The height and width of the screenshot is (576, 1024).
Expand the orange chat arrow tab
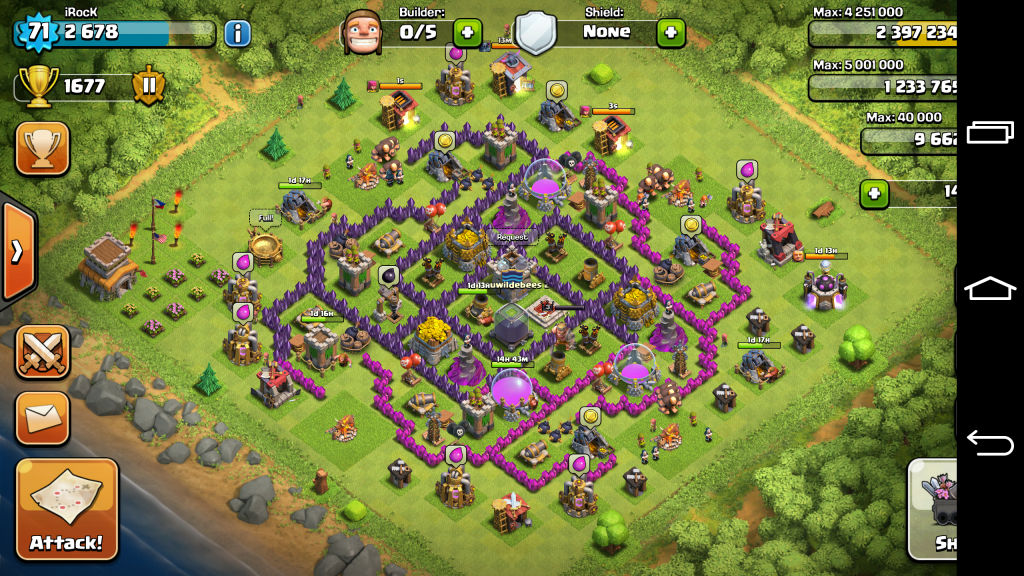[17, 251]
